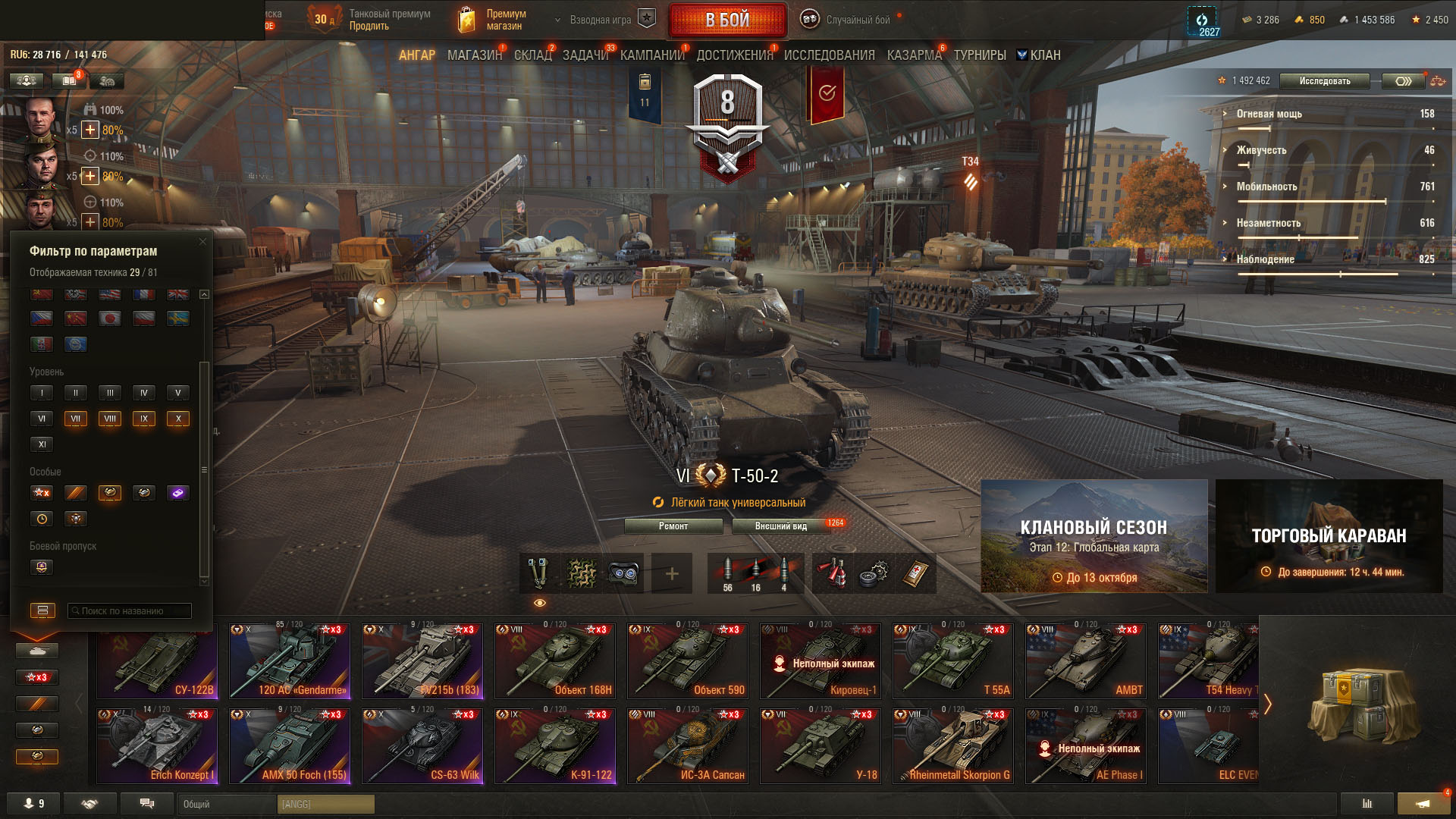Click the empty equipment slot plus
Image resolution: width=1456 pixels, height=819 pixels.
672,574
